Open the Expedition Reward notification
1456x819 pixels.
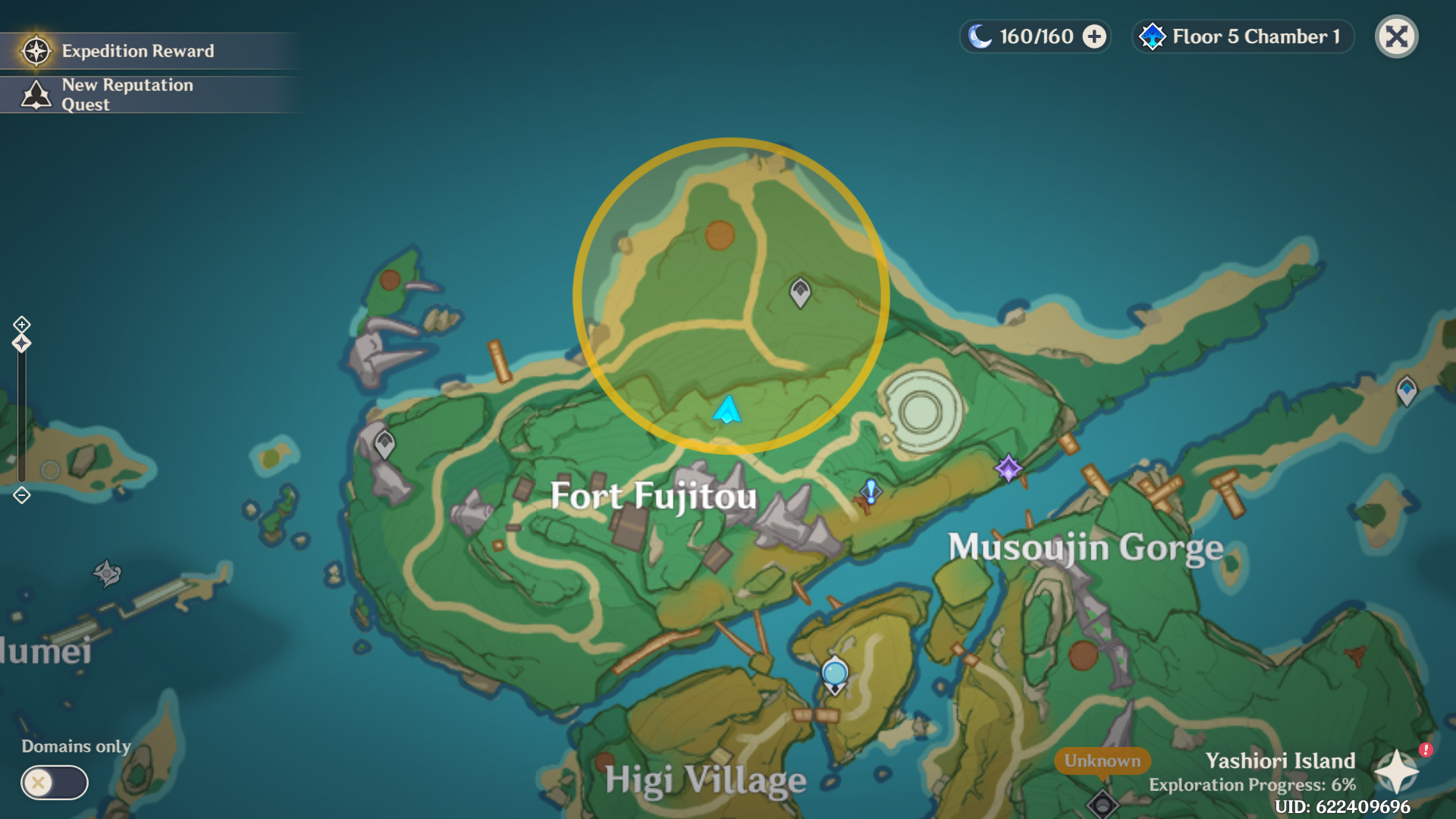click(136, 51)
